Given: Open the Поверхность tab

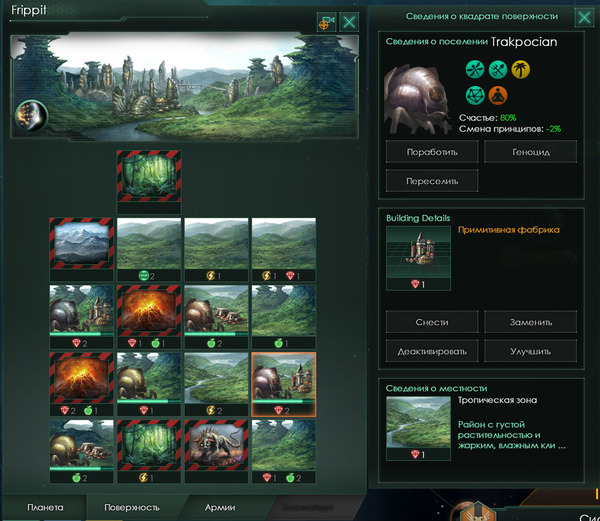Looking at the screenshot, I should (132, 507).
